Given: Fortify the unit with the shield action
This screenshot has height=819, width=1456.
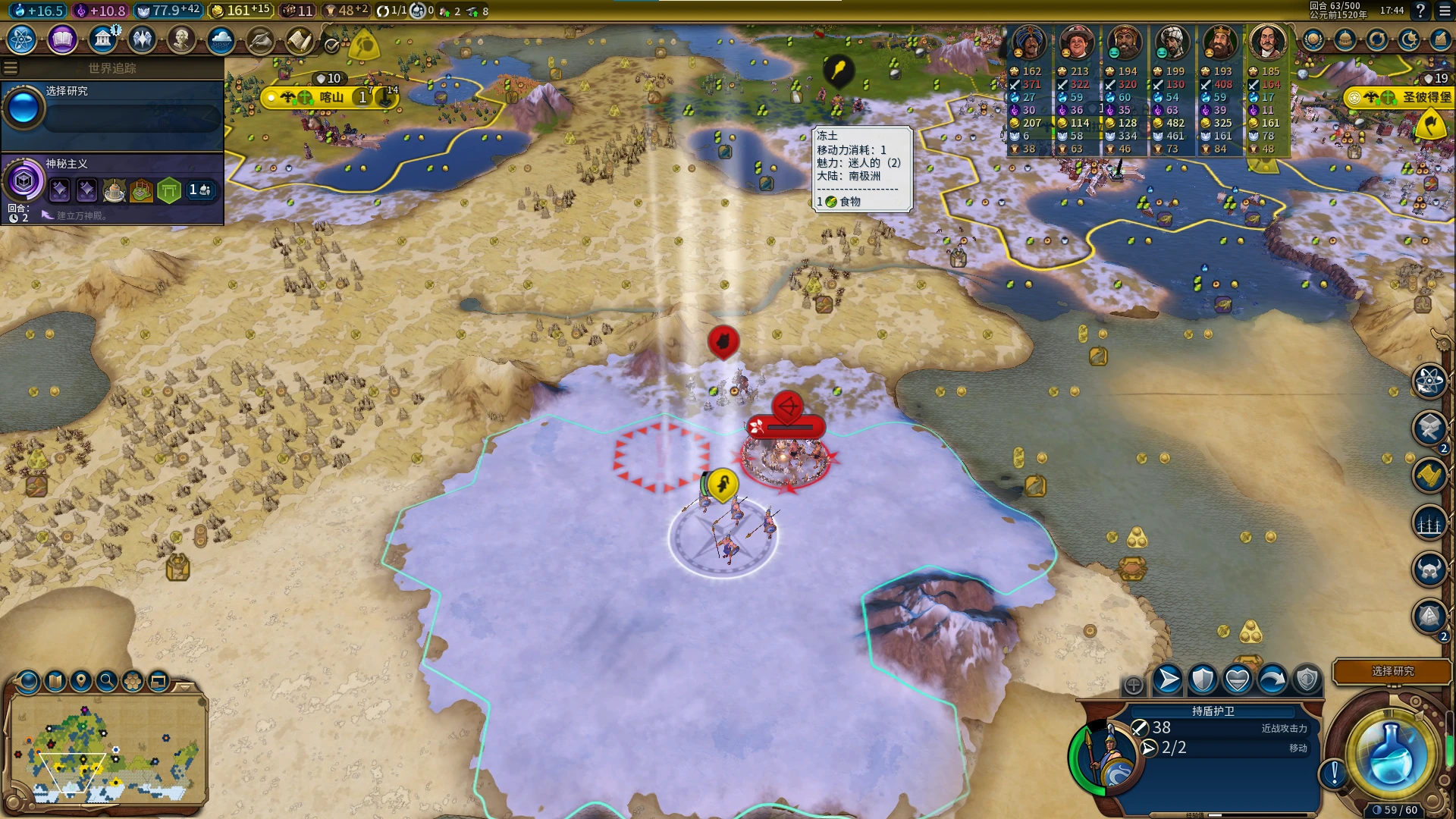Looking at the screenshot, I should 1203,679.
